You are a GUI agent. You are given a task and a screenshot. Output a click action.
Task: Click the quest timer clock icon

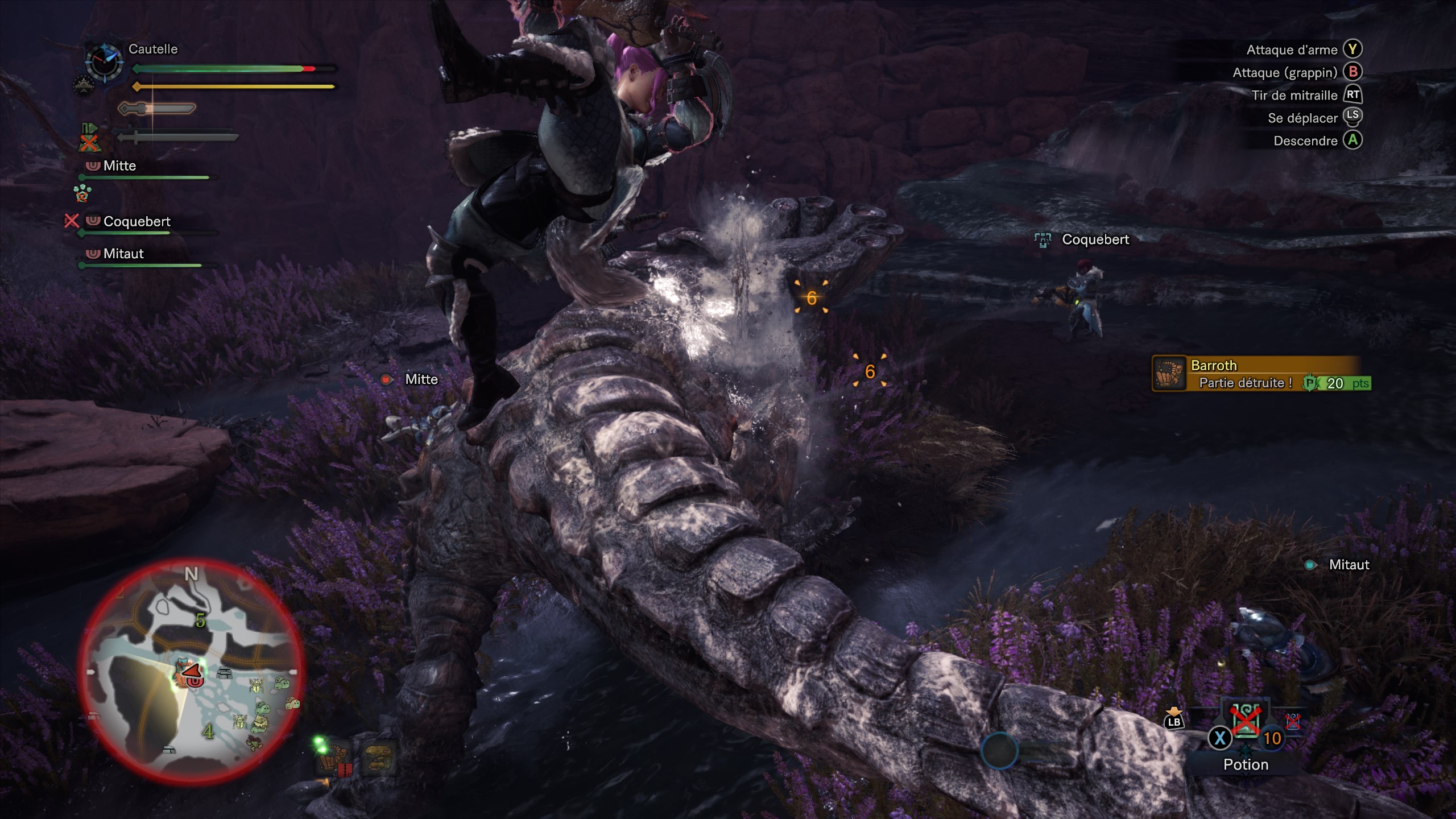click(104, 61)
